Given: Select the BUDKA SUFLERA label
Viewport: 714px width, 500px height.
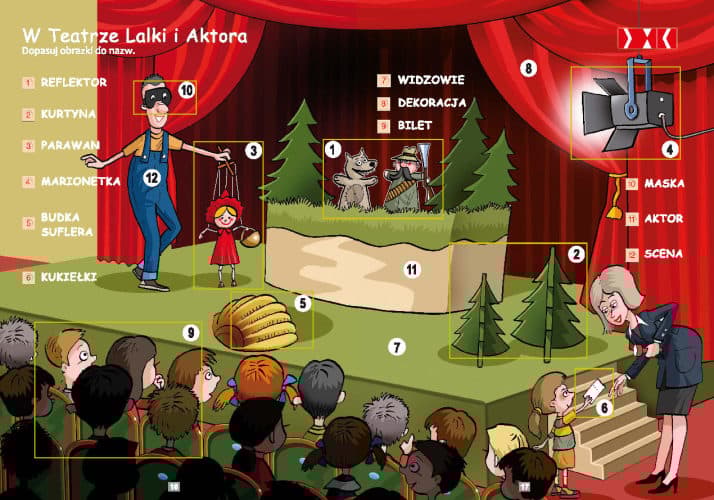Looking at the screenshot, I should 67,224.
